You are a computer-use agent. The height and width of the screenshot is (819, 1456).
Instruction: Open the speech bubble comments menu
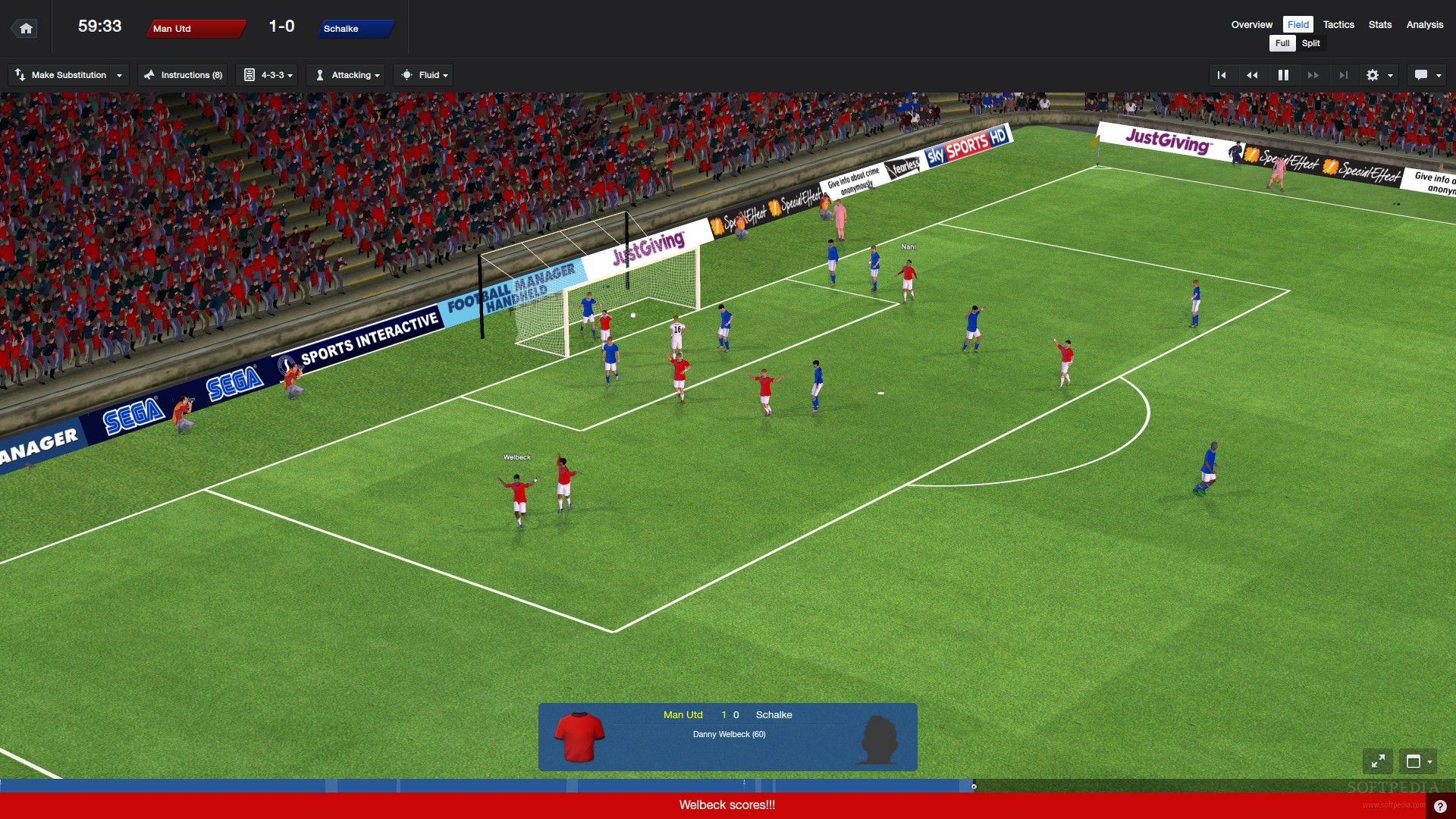click(x=1427, y=75)
